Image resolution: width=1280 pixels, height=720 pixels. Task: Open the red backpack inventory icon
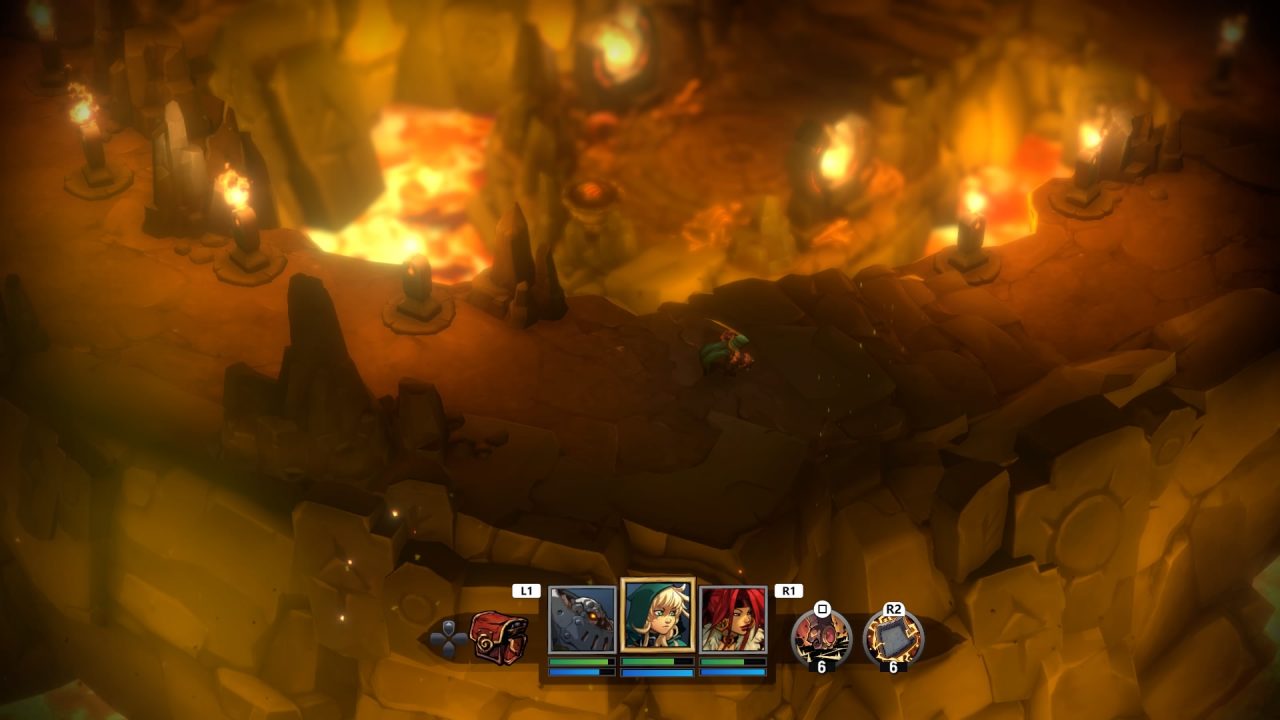[499, 638]
